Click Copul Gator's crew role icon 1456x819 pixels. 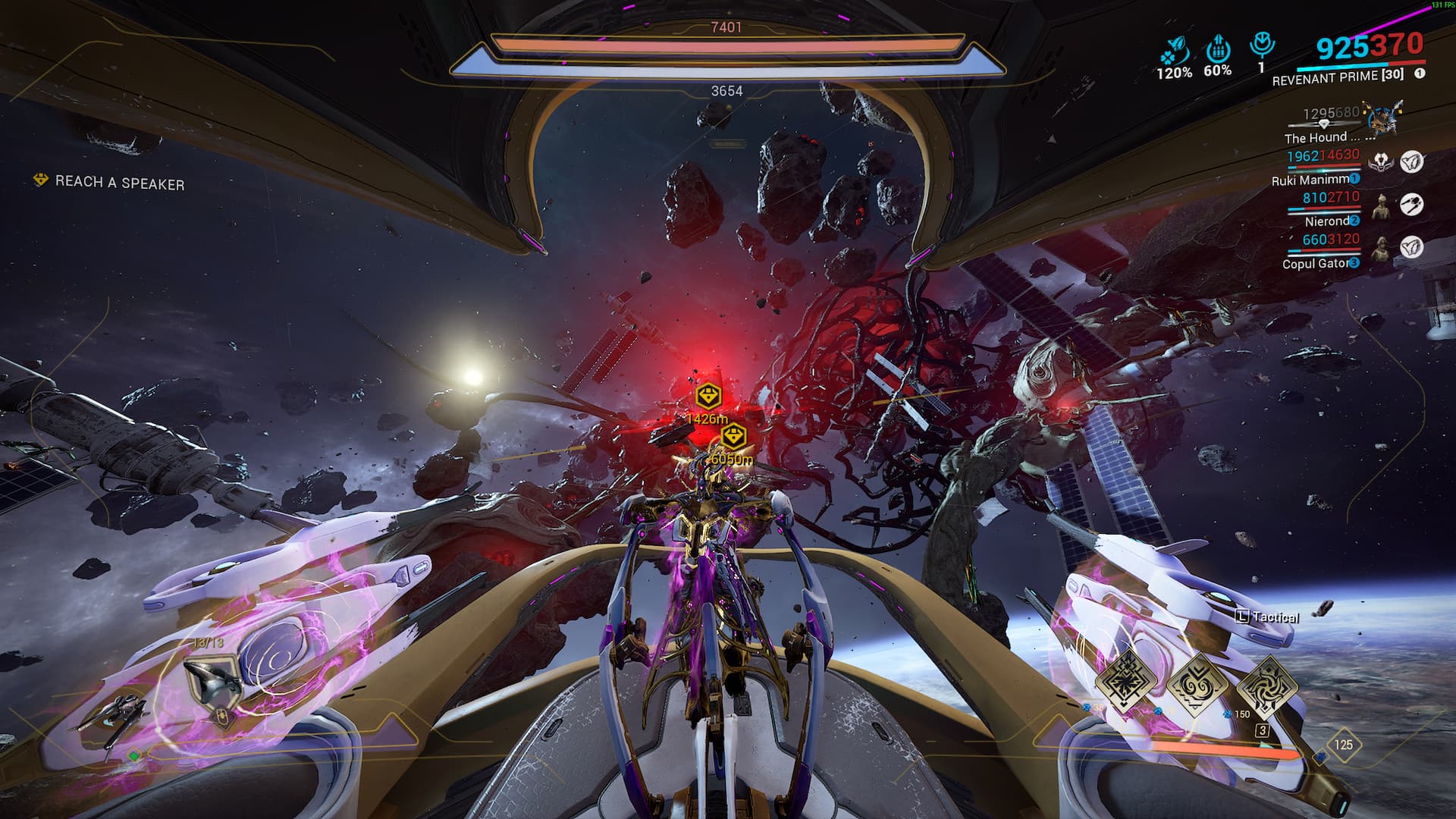(1410, 247)
